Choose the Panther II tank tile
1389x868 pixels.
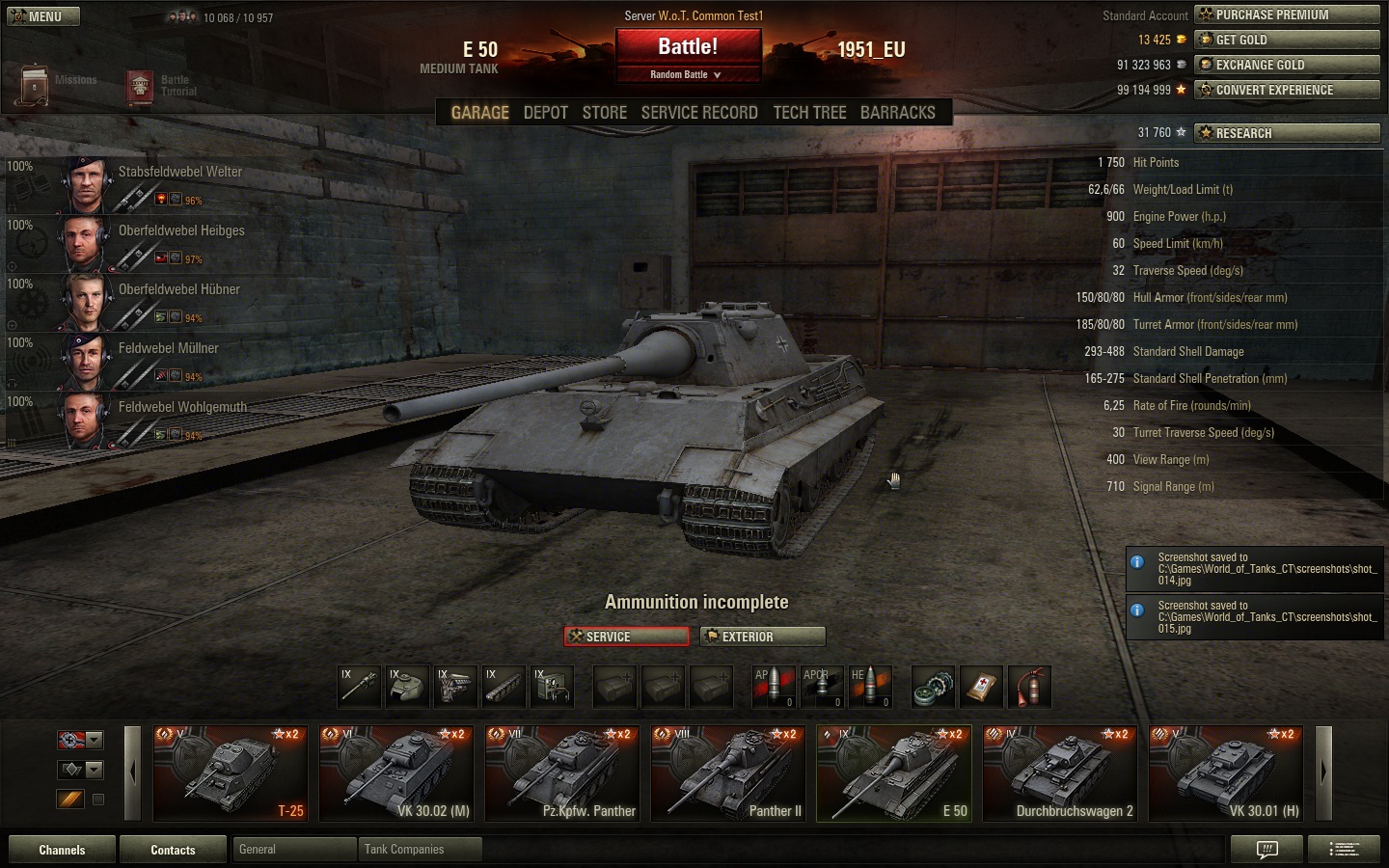[x=728, y=773]
